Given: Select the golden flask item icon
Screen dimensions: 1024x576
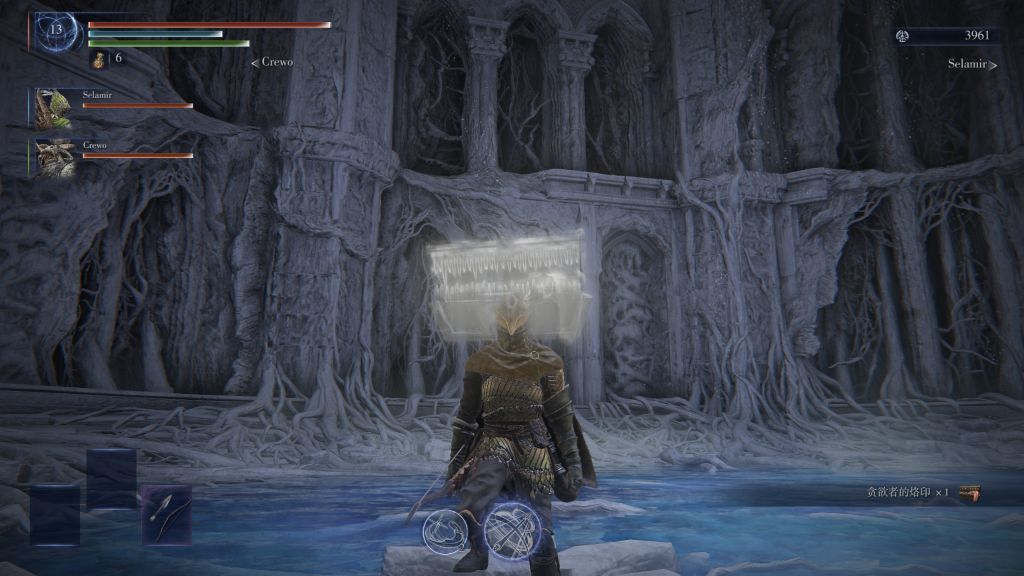Looking at the screenshot, I should 100,60.
